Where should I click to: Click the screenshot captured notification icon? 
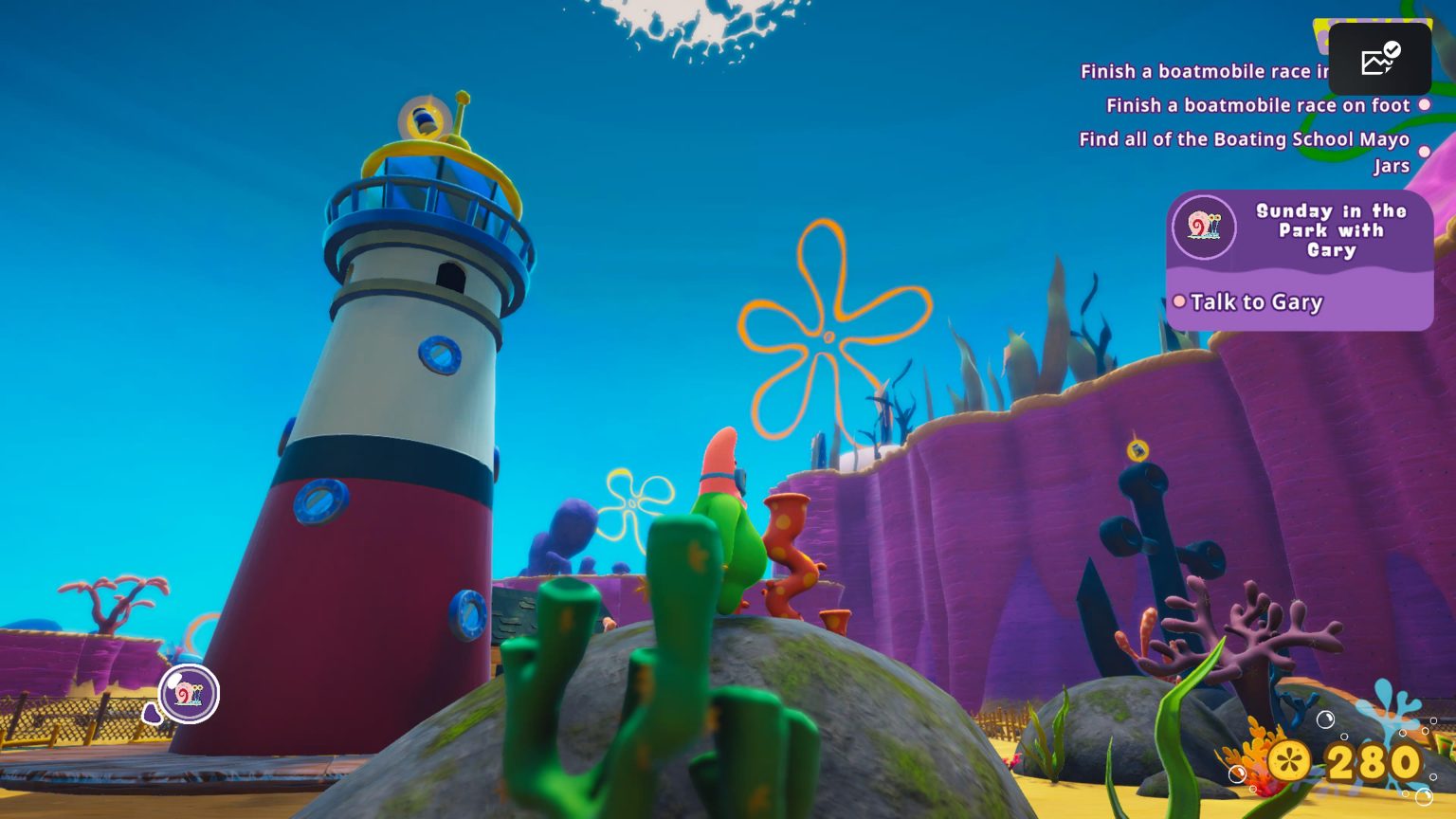point(1379,59)
